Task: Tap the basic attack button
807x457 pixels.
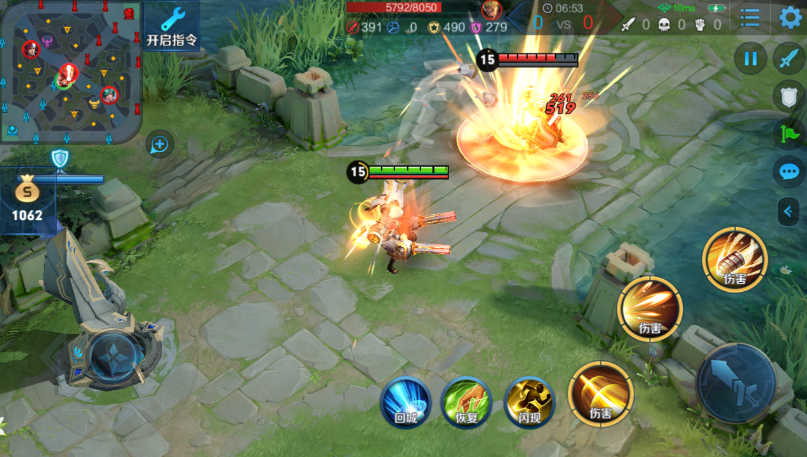Action: click(736, 383)
